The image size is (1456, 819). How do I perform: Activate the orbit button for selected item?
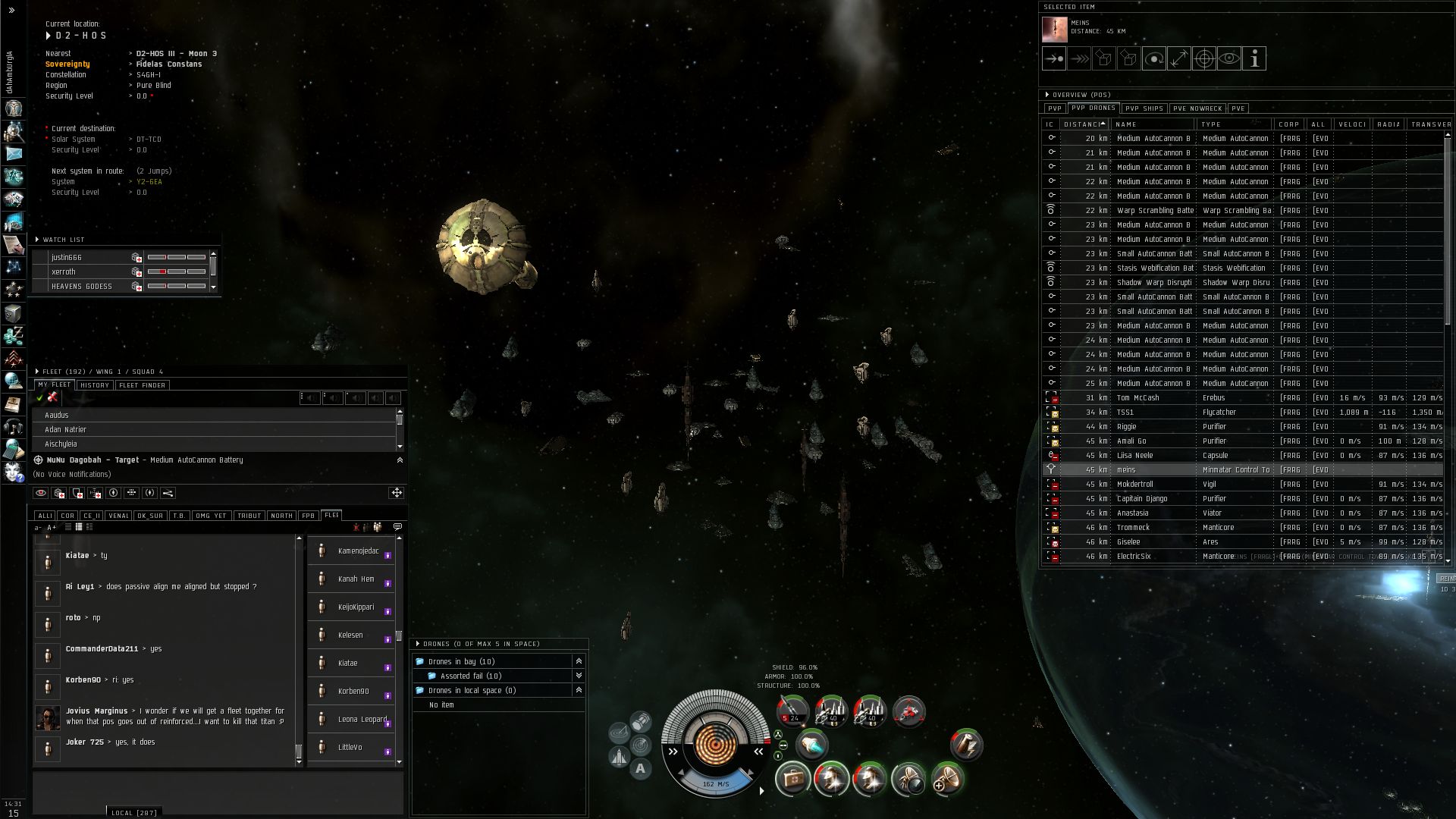pos(1153,58)
